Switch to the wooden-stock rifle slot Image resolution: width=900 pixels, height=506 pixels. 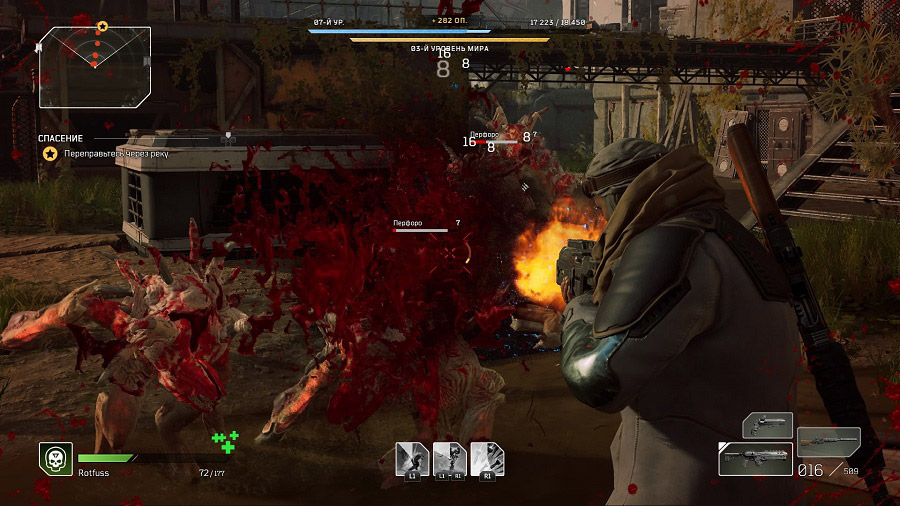pos(828,442)
